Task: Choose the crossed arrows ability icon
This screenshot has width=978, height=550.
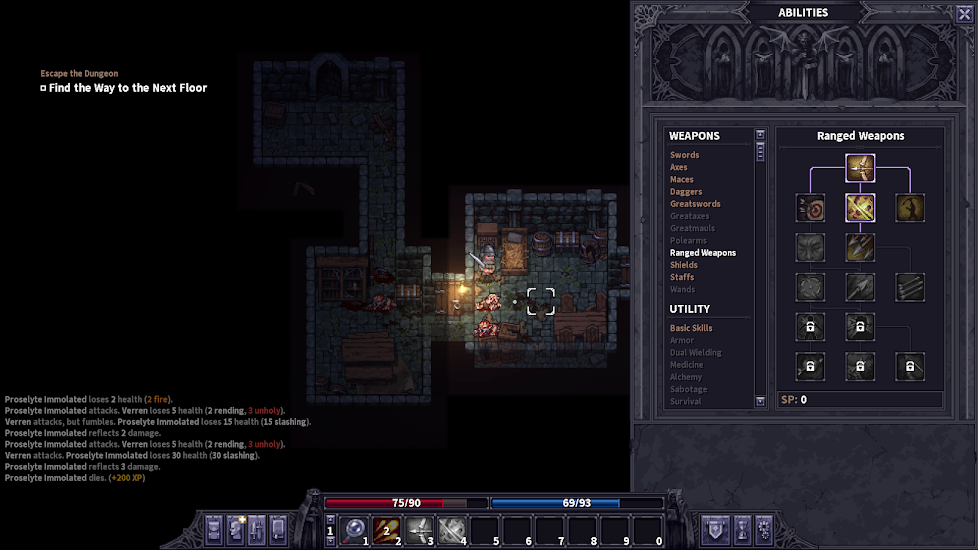Action: click(x=860, y=208)
